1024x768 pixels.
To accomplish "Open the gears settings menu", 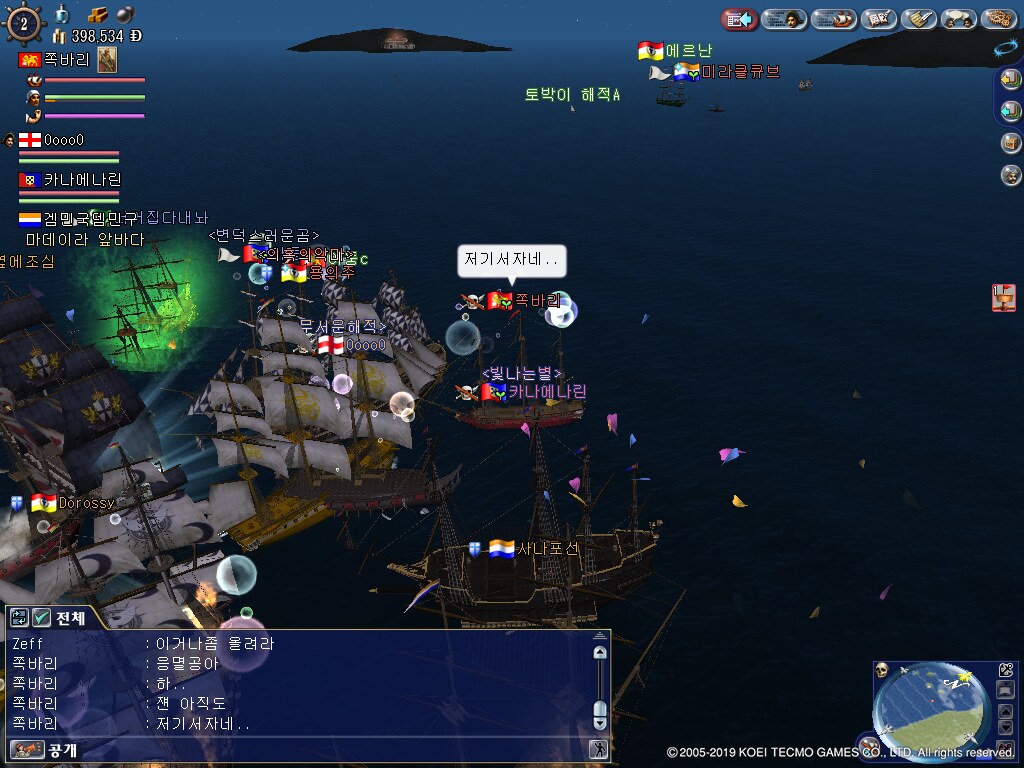I will [999, 19].
